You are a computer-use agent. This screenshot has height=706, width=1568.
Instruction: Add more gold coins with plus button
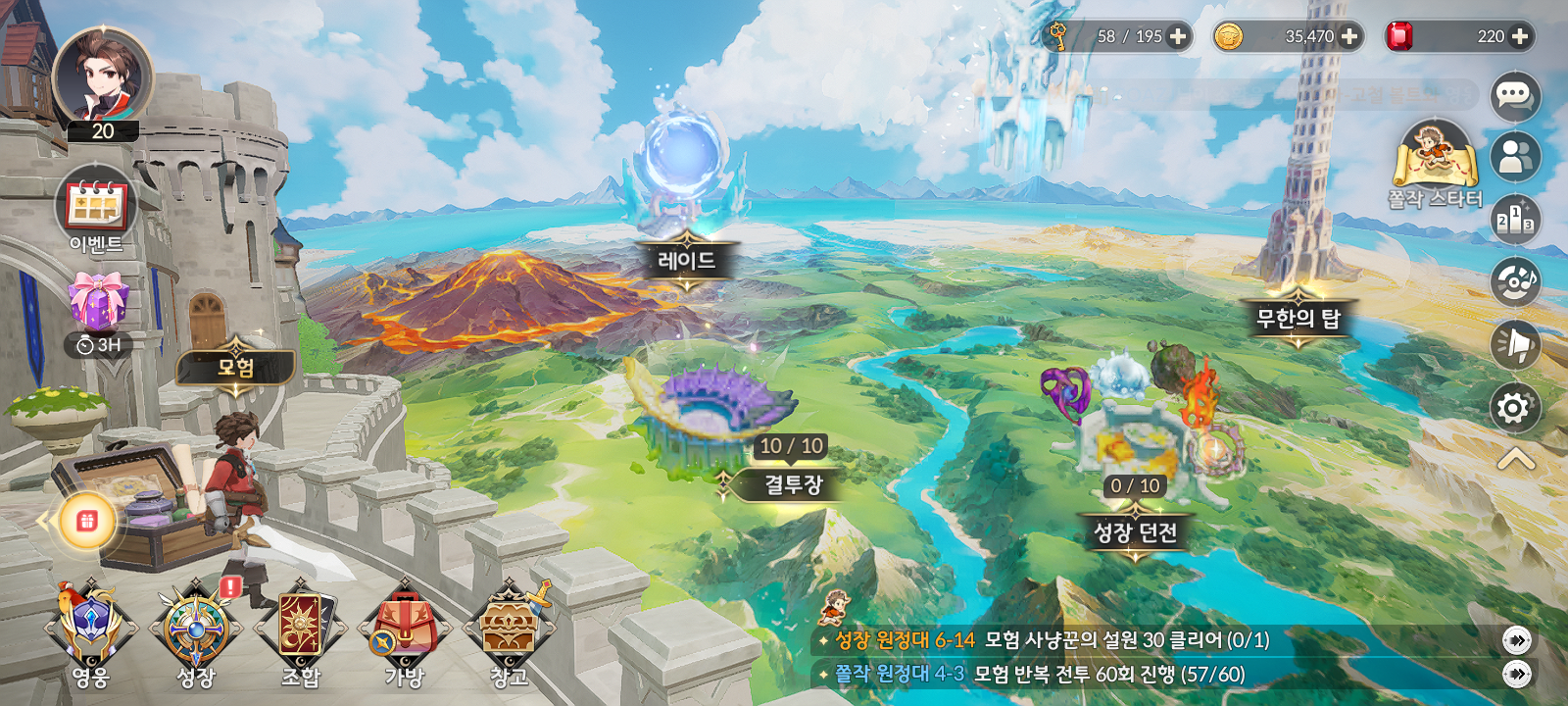(x=1349, y=36)
